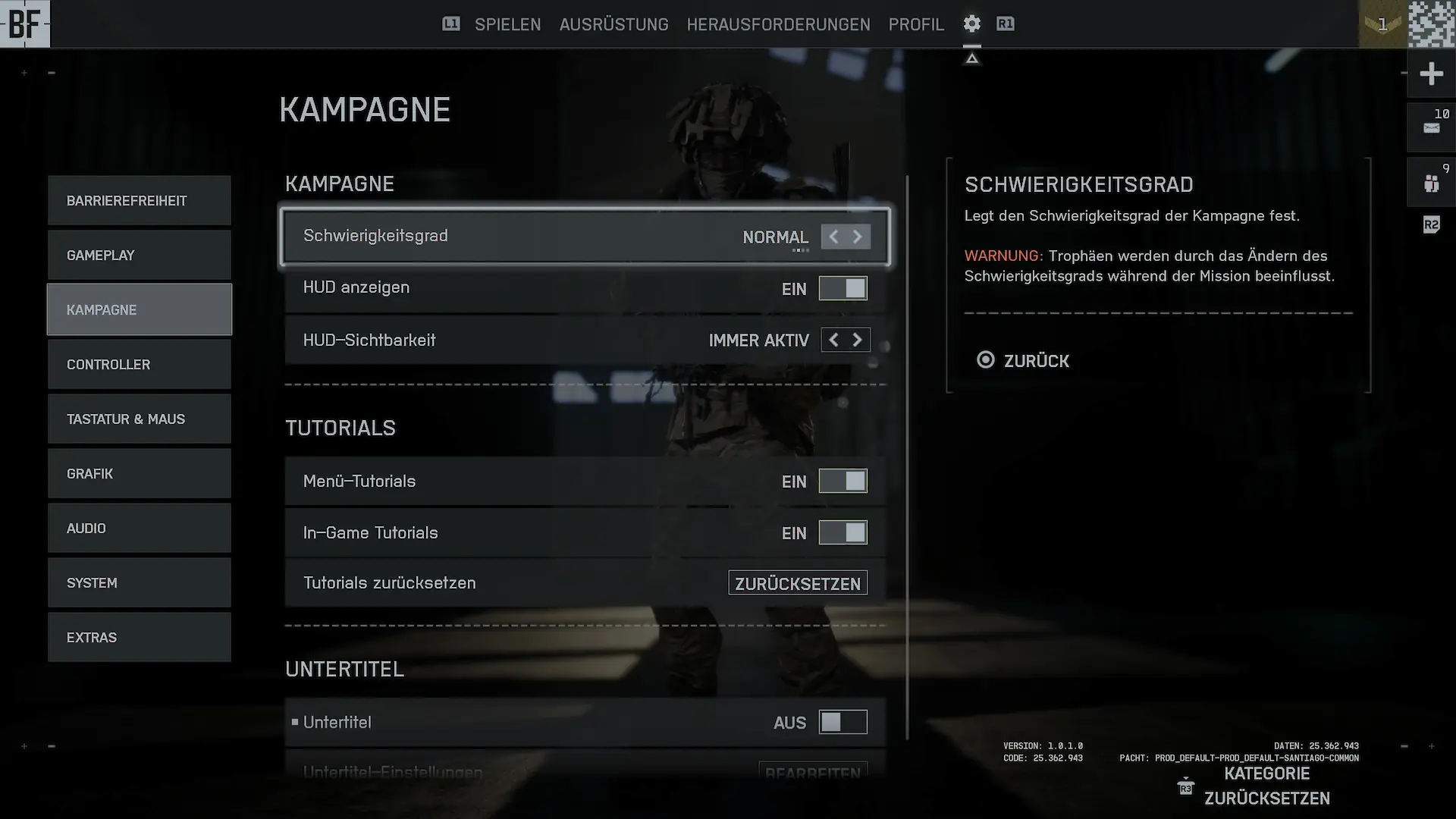Open the SPIELEN tab
1456x819 pixels.
click(507, 24)
